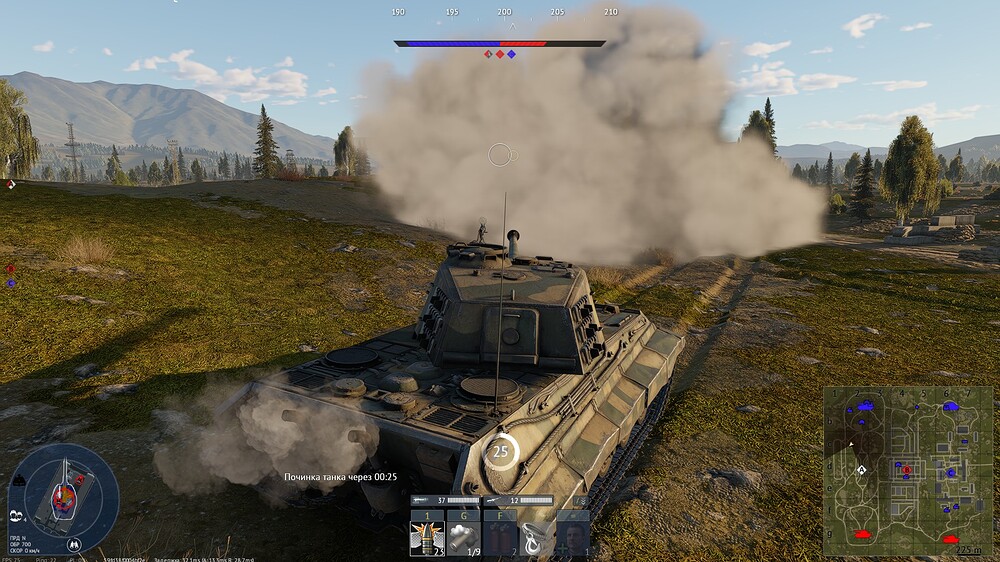Select capture point A on minimap

(862, 468)
